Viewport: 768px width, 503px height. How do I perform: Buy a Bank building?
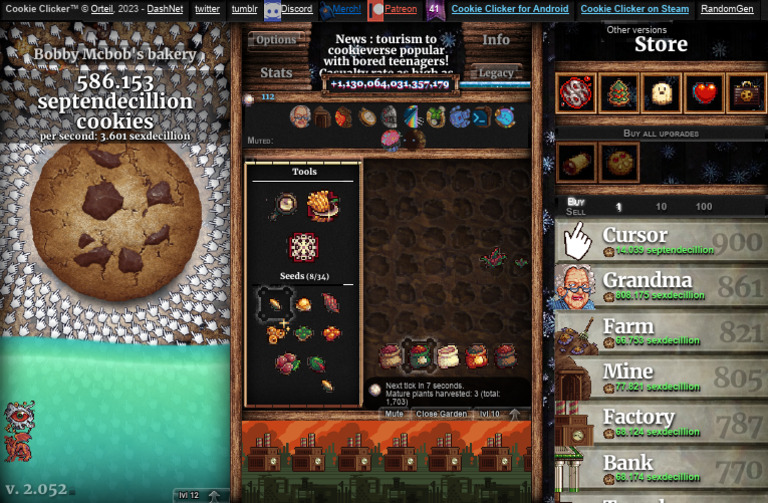point(661,470)
